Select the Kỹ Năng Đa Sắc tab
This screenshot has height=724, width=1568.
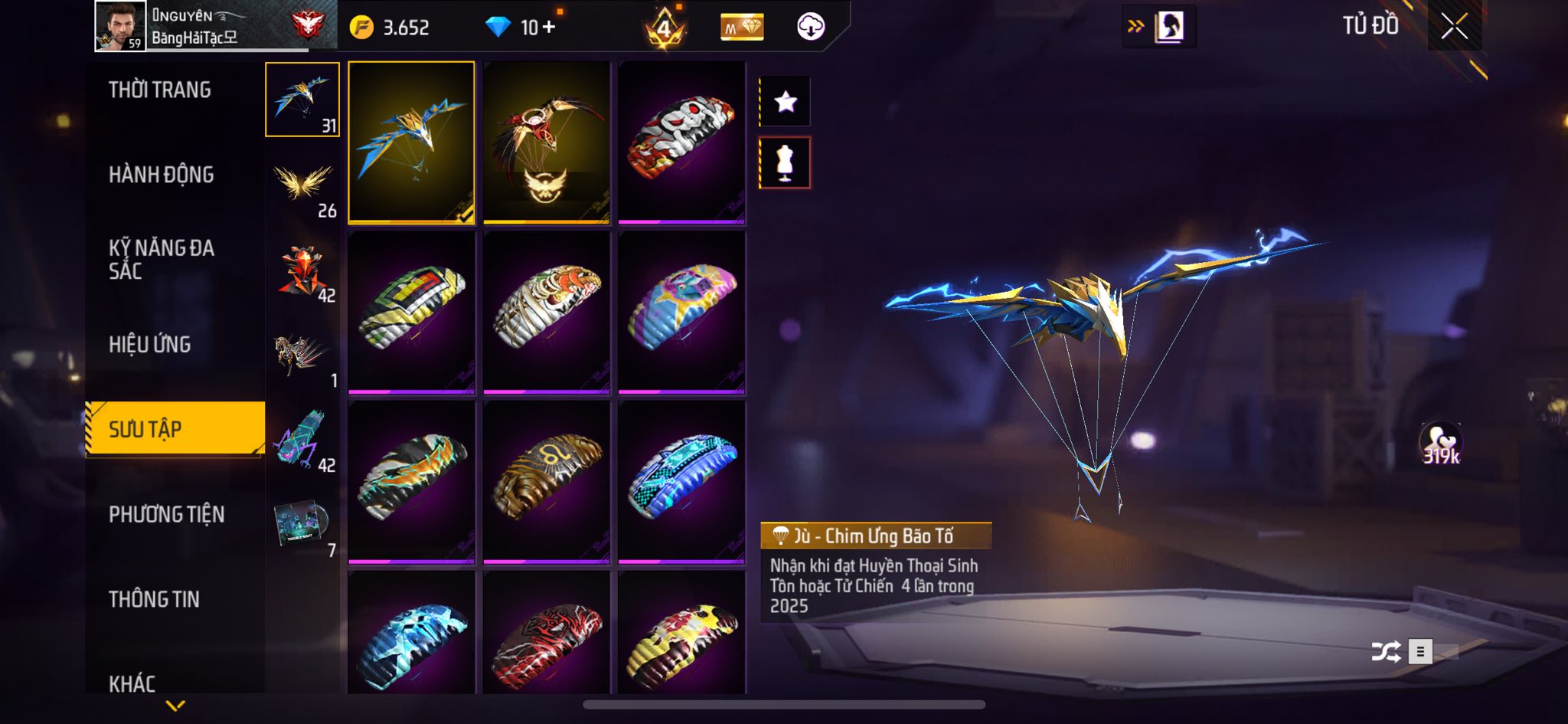pos(162,259)
